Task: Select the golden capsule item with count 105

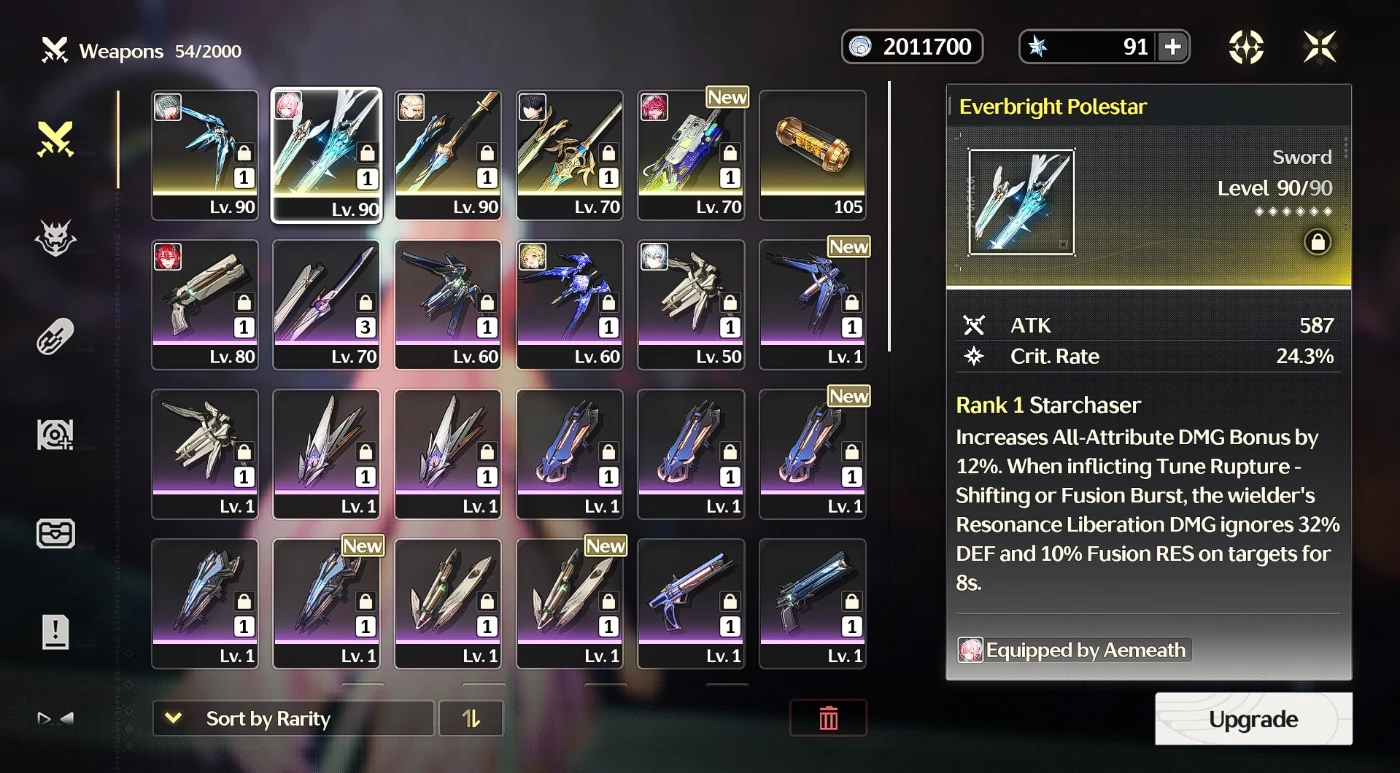Action: (812, 155)
